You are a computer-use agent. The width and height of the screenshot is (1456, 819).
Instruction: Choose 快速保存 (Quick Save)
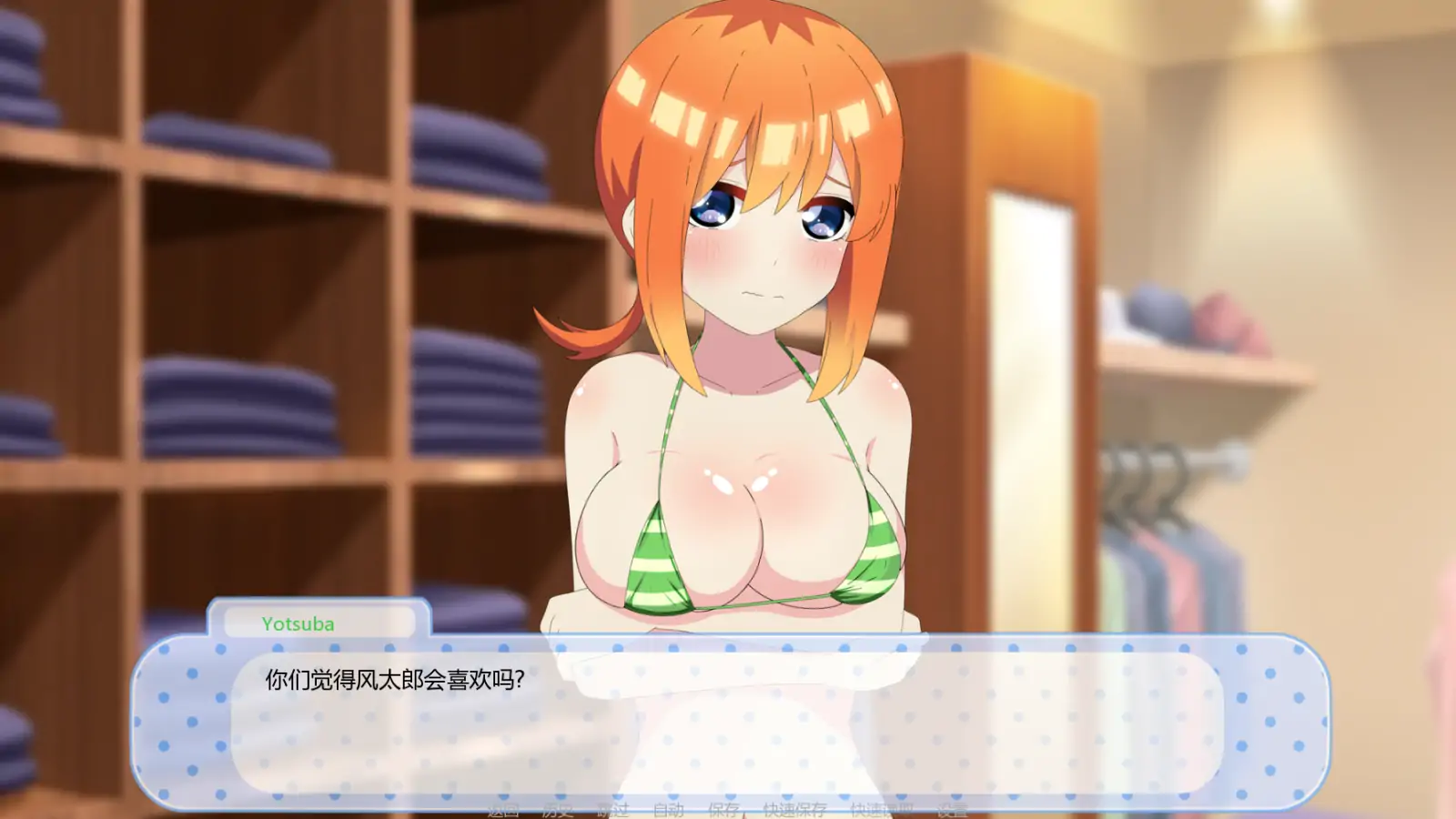[794, 809]
